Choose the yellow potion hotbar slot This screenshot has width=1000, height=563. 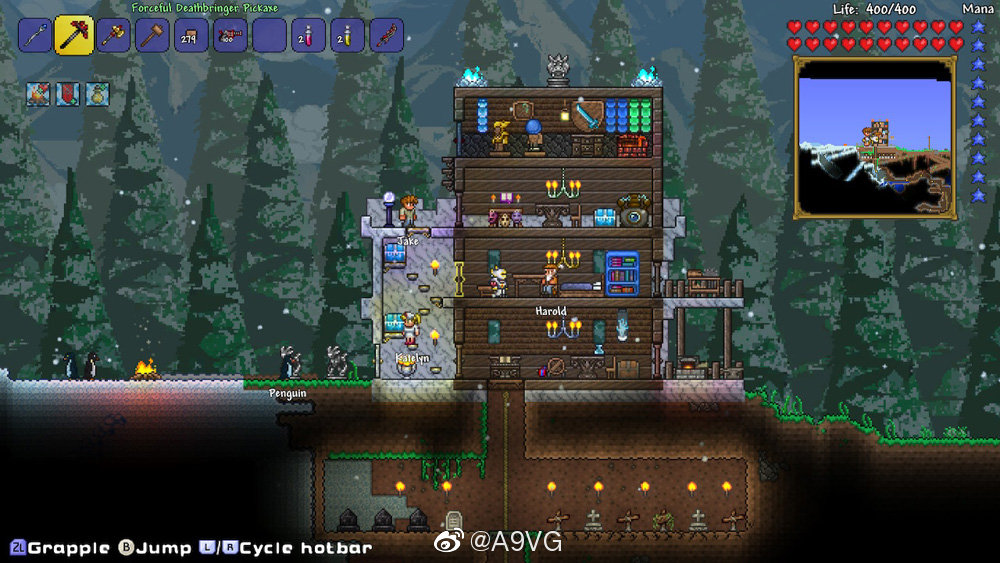pos(347,36)
